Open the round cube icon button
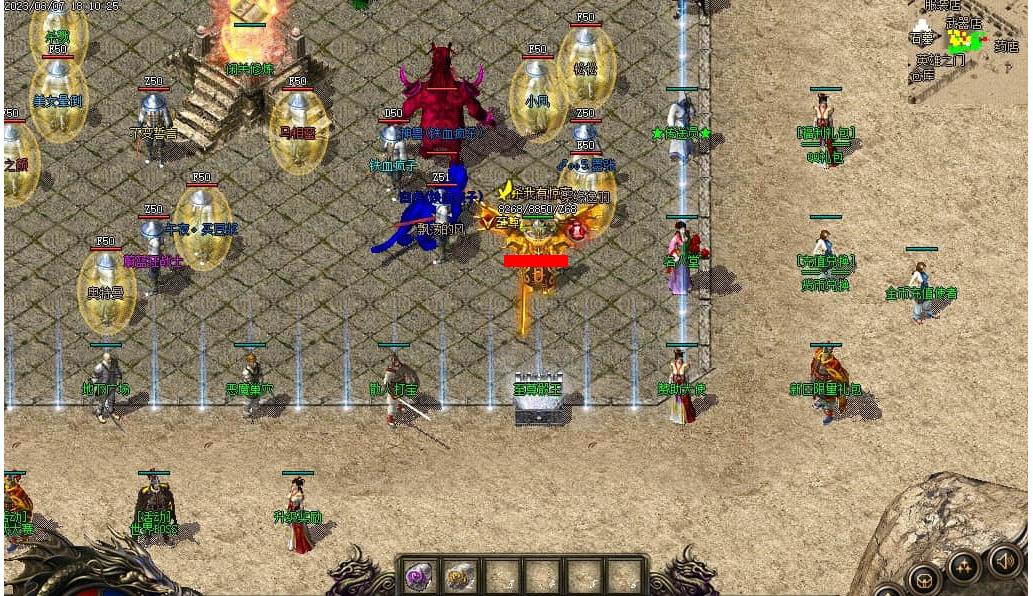This screenshot has width=1033, height=596. click(x=922, y=578)
